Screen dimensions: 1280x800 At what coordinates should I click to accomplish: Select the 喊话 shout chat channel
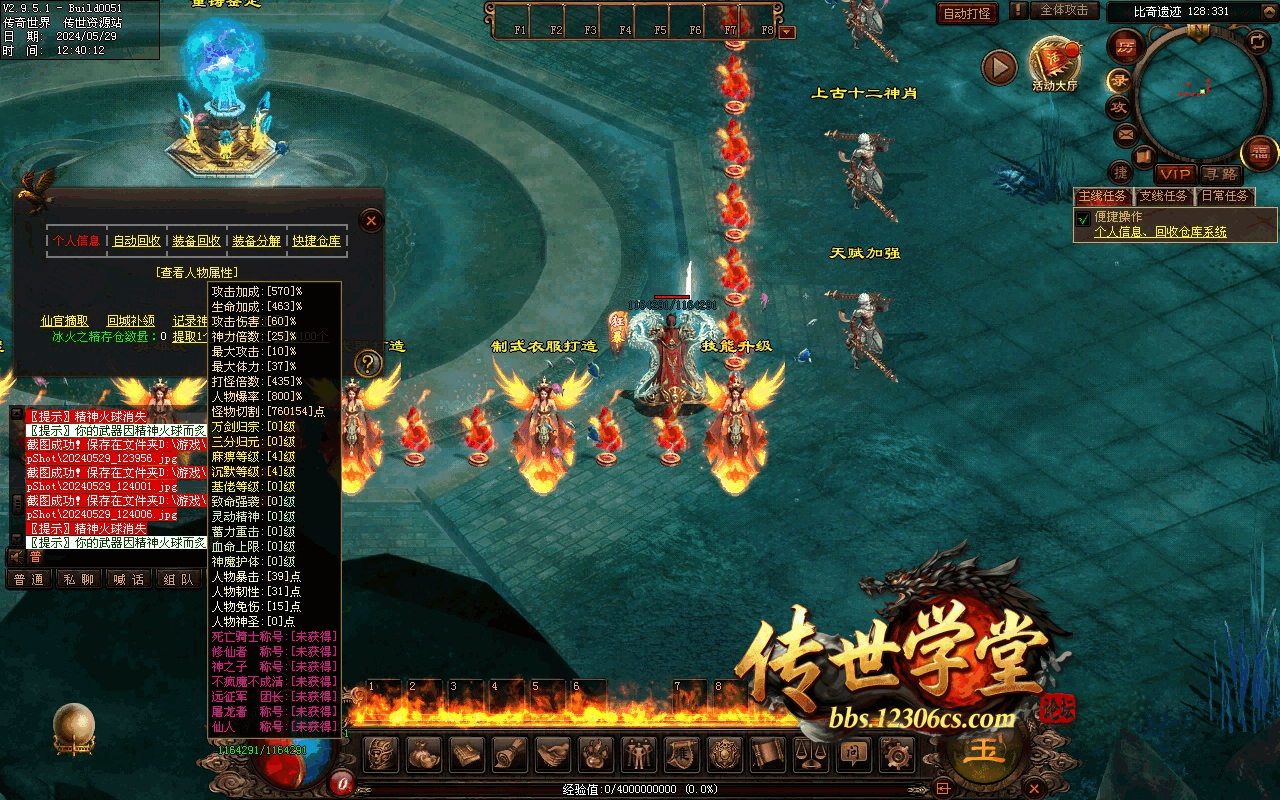pos(128,579)
